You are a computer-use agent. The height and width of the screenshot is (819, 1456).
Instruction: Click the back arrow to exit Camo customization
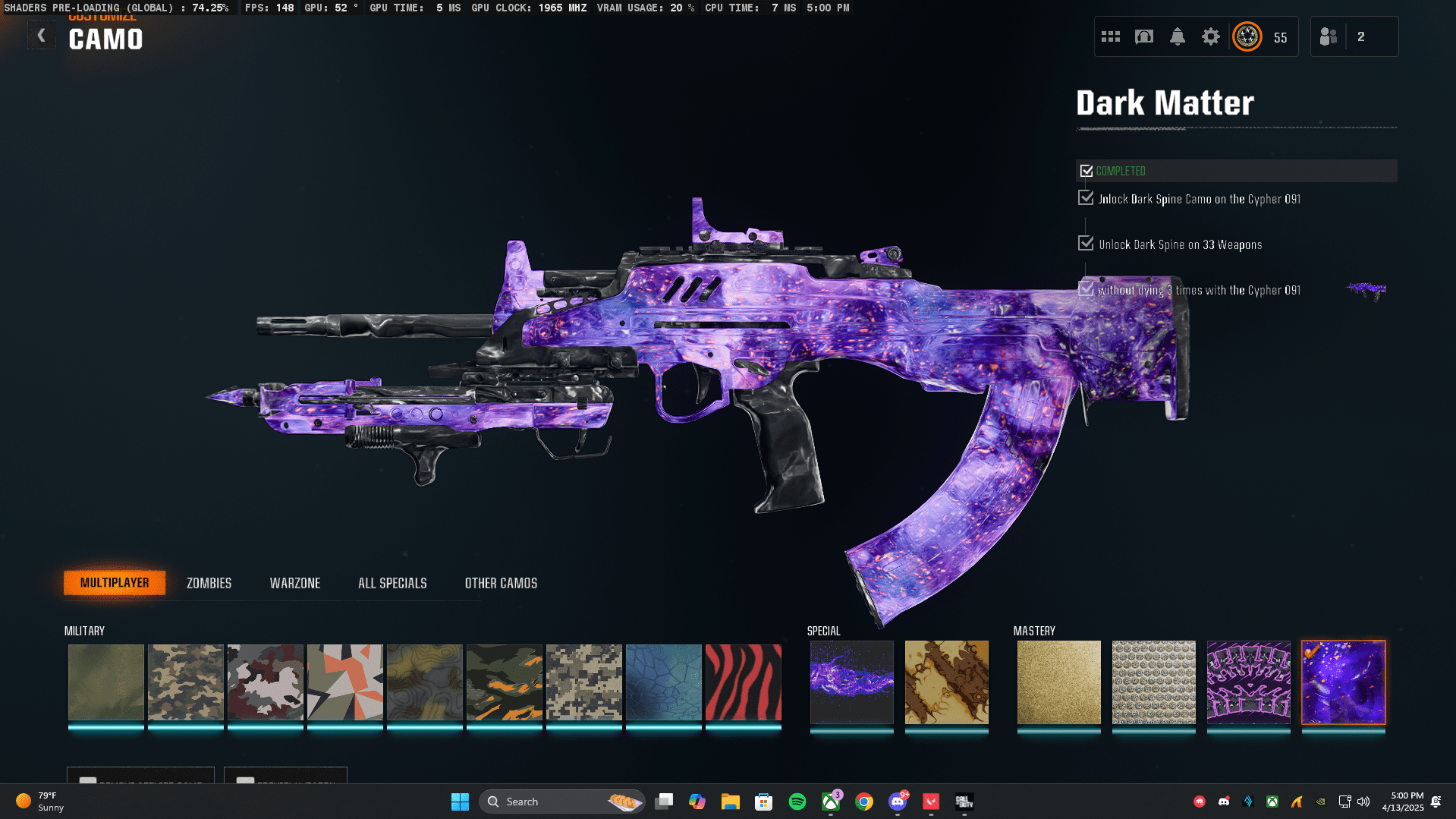42,35
